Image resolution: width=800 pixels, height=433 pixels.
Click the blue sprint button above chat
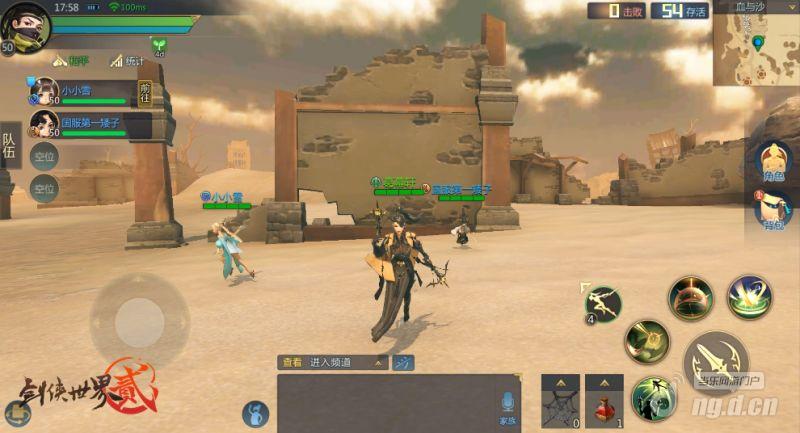[403, 363]
